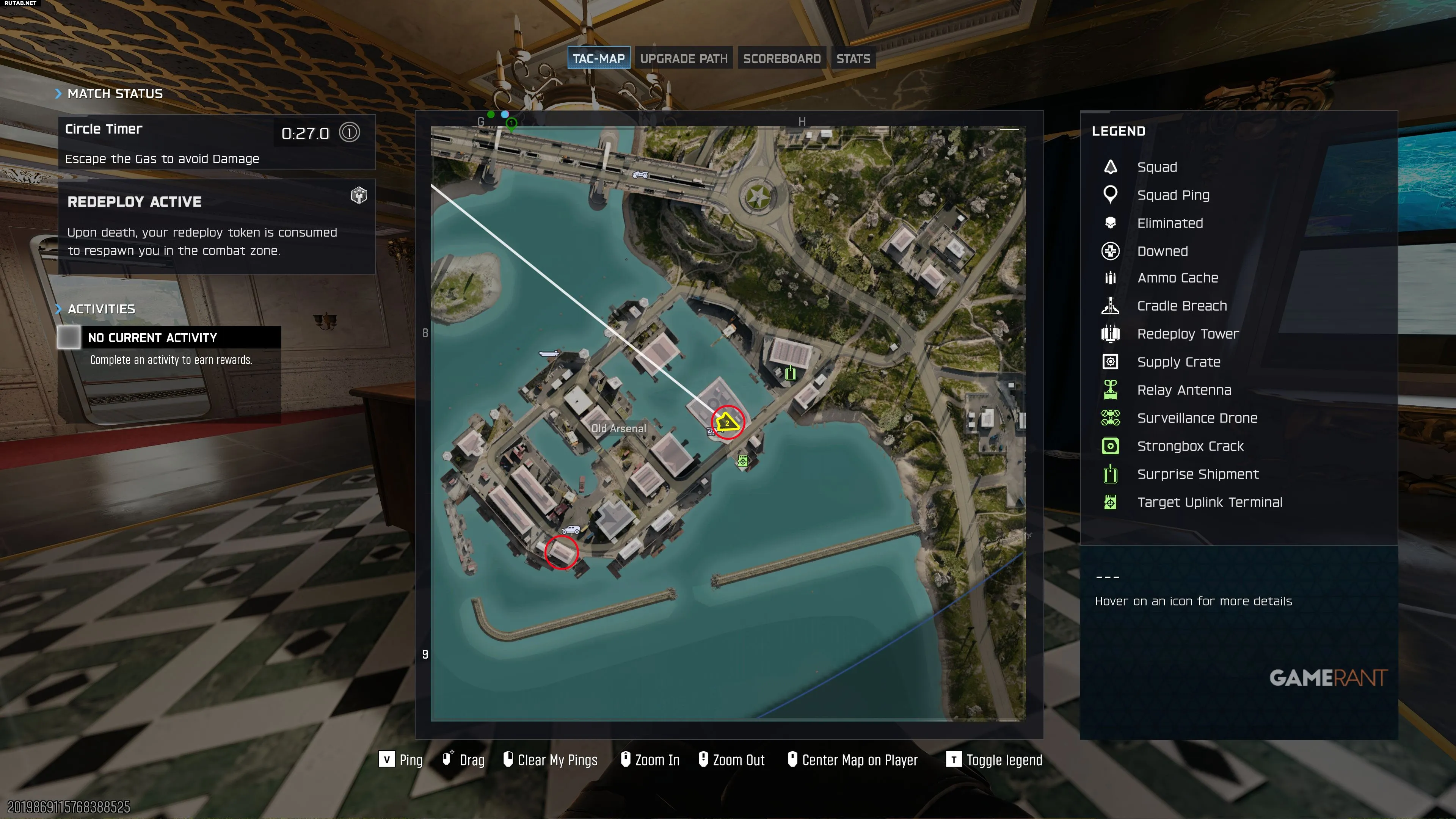Click the Squad Ping legend entry

tap(1173, 195)
